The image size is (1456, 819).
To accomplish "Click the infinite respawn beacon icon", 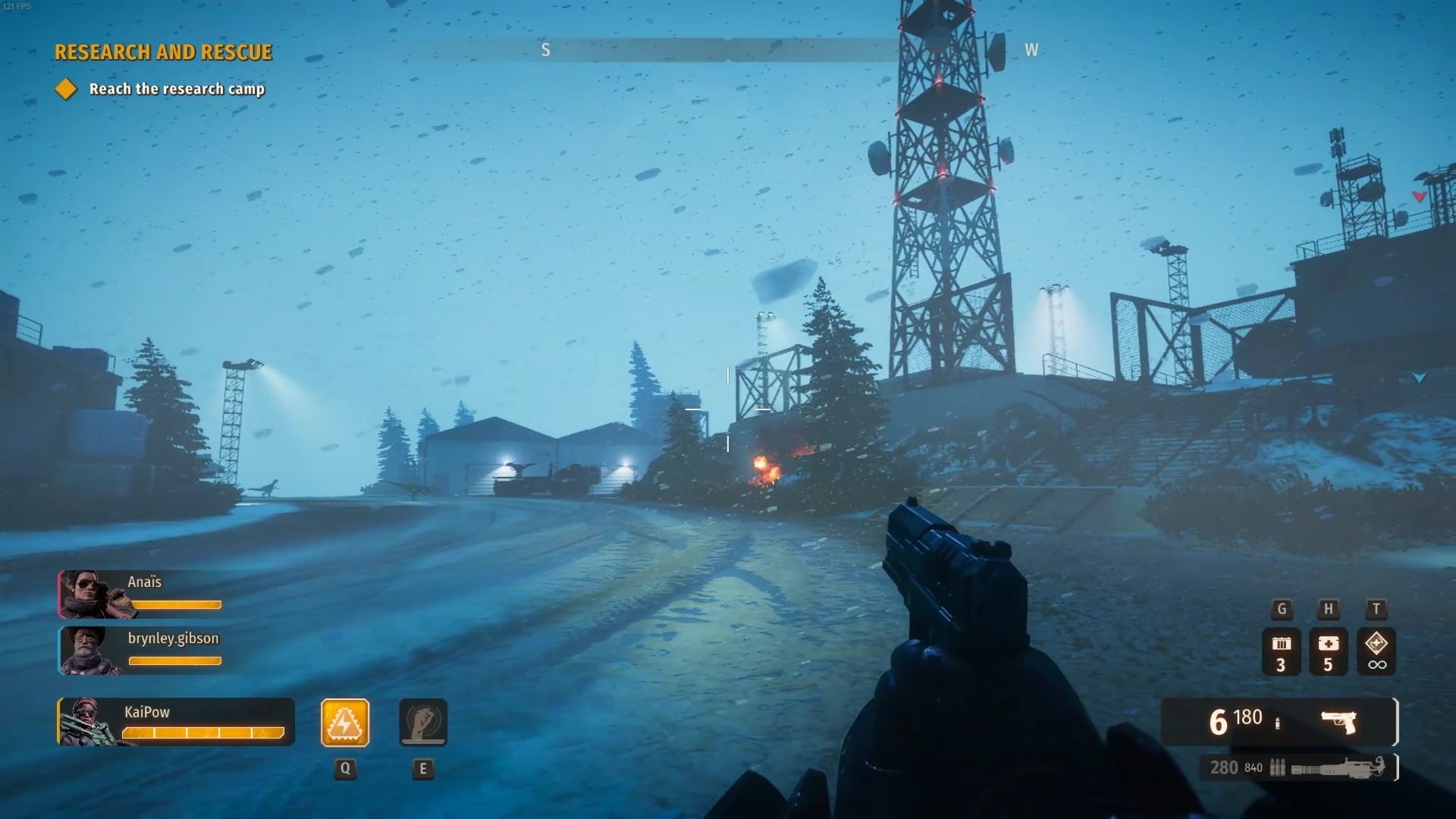I will coord(1376,651).
